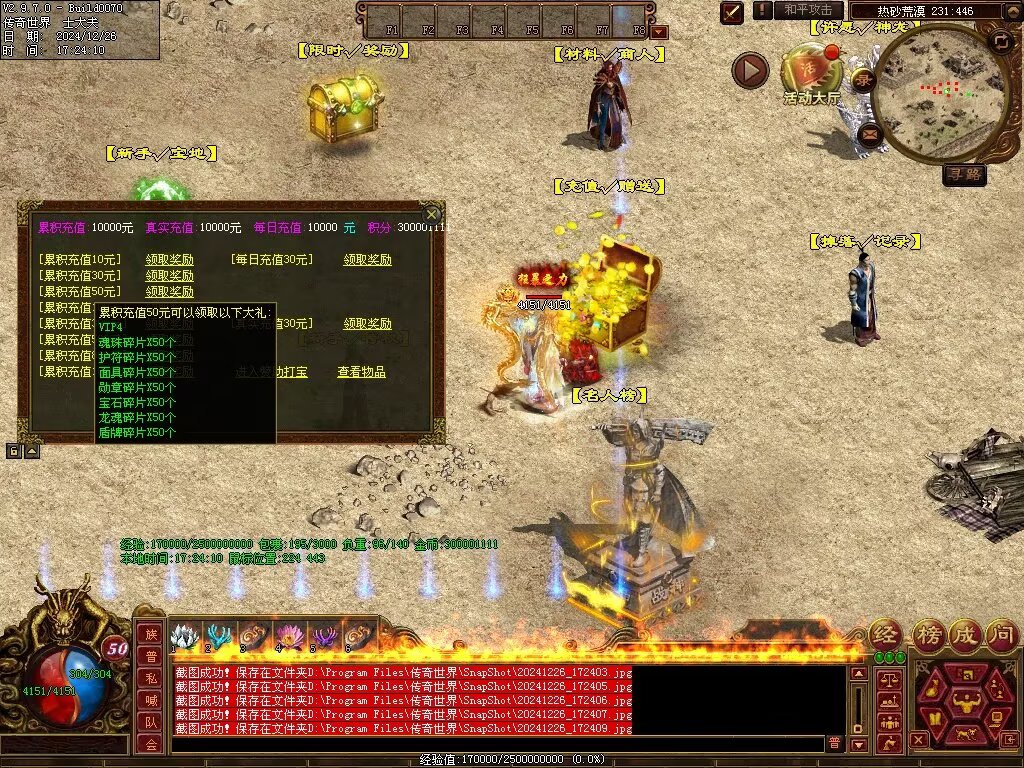Open the 查看物品 link

tap(361, 372)
